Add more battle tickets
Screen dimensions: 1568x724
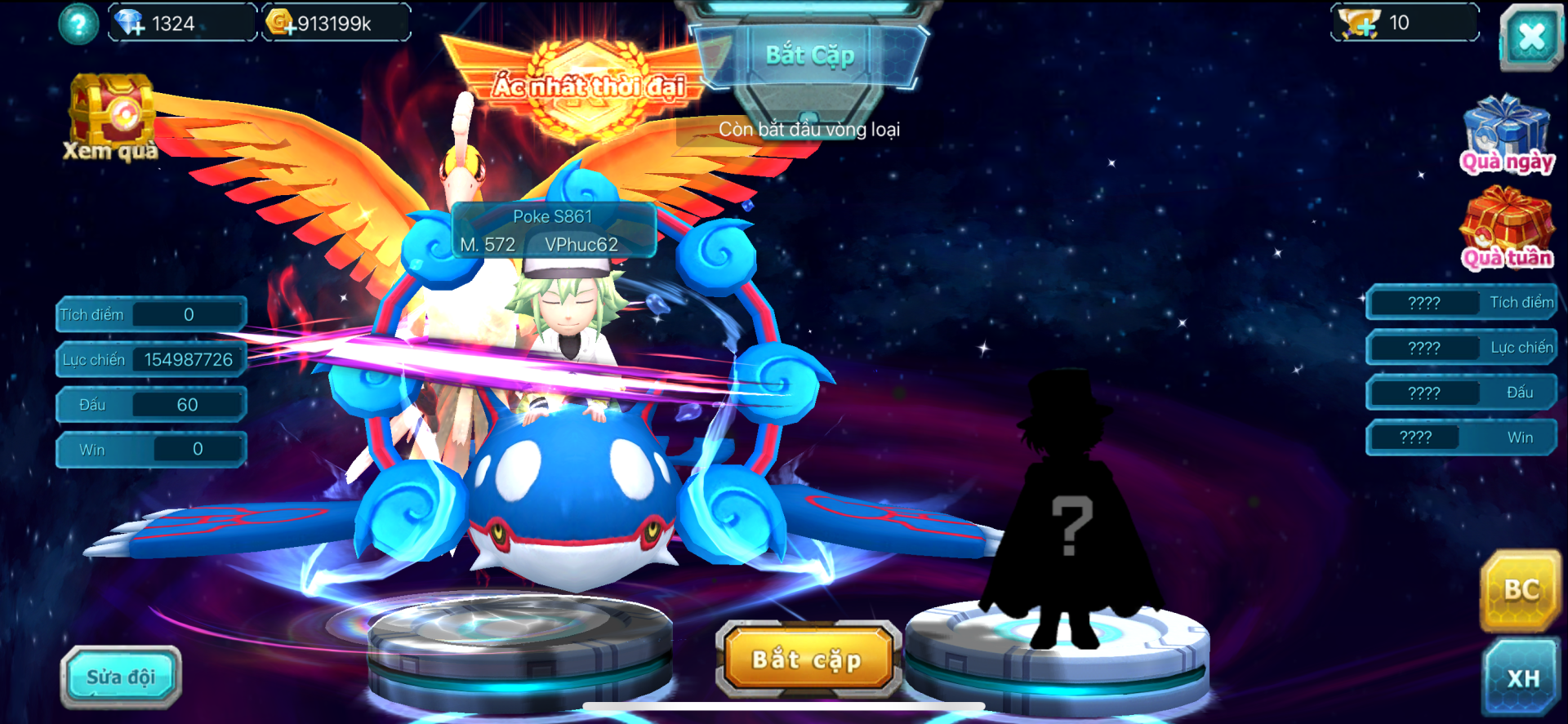pos(1361,24)
